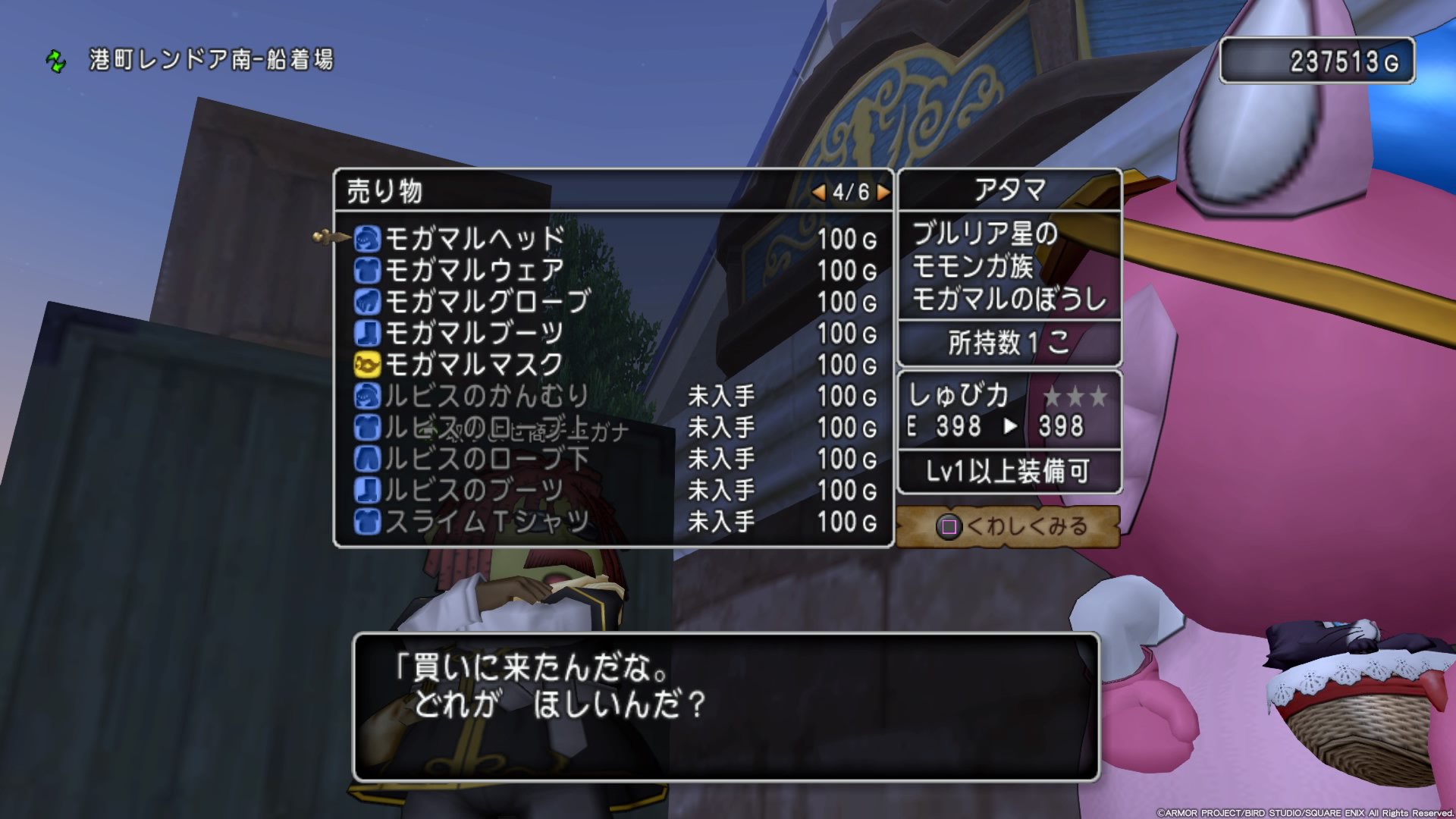Click the left arrow to view previous page

click(x=820, y=193)
